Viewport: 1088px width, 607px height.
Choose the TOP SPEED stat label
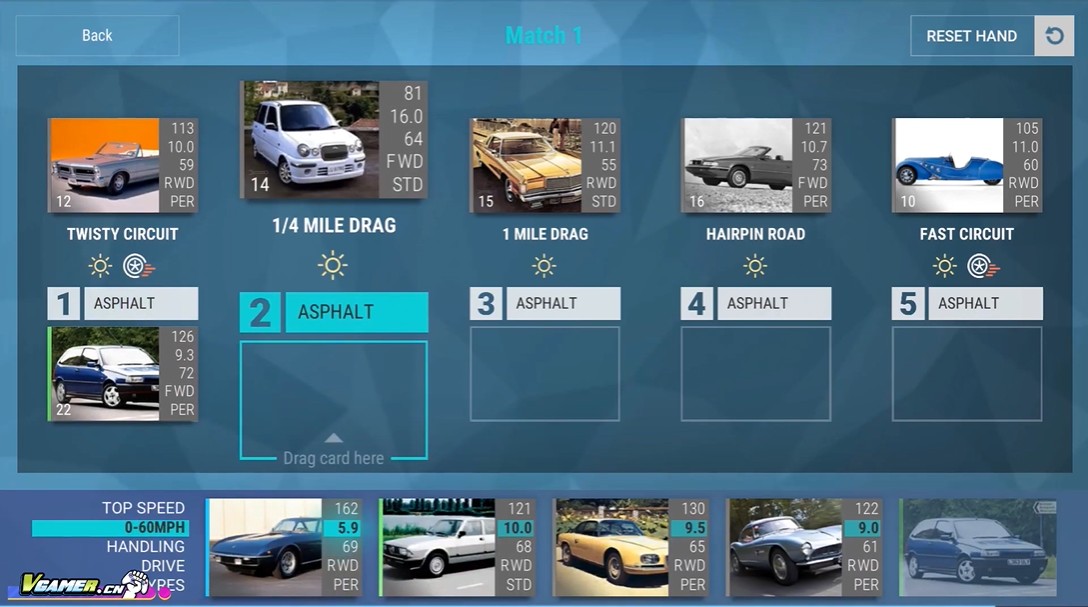point(143,508)
